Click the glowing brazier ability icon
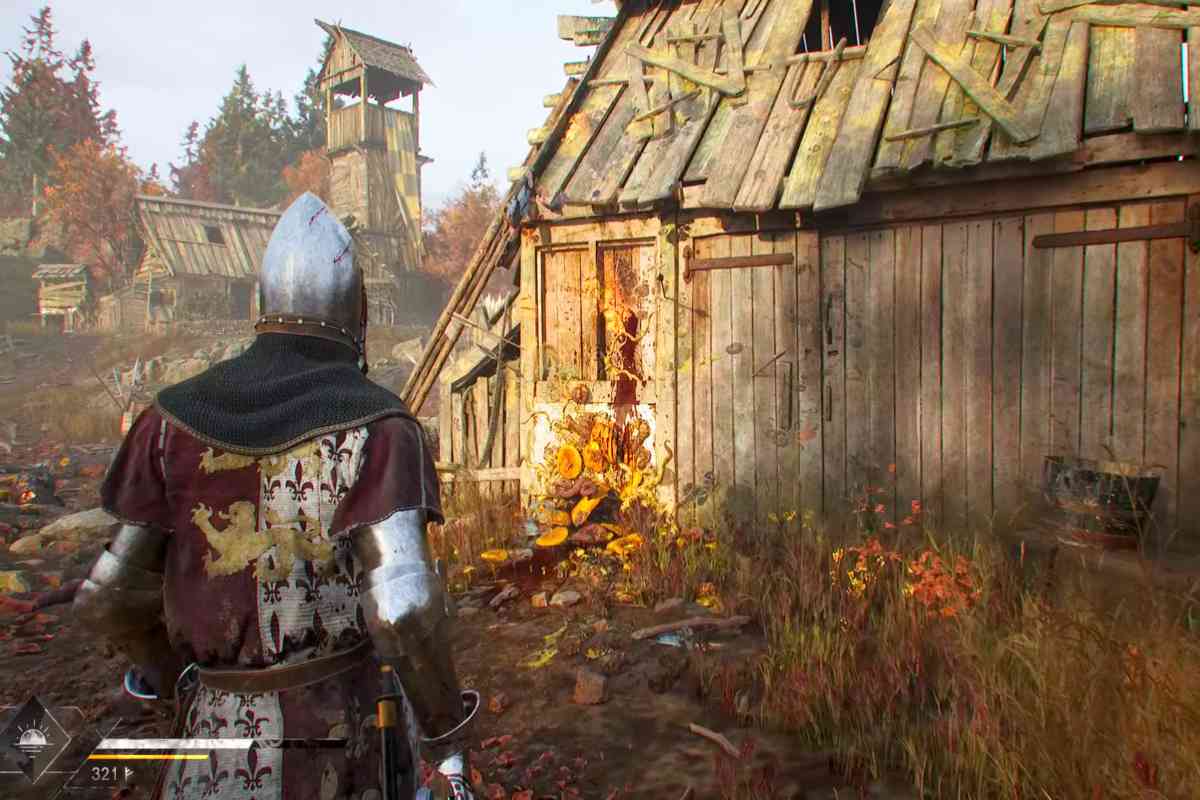 coord(33,739)
